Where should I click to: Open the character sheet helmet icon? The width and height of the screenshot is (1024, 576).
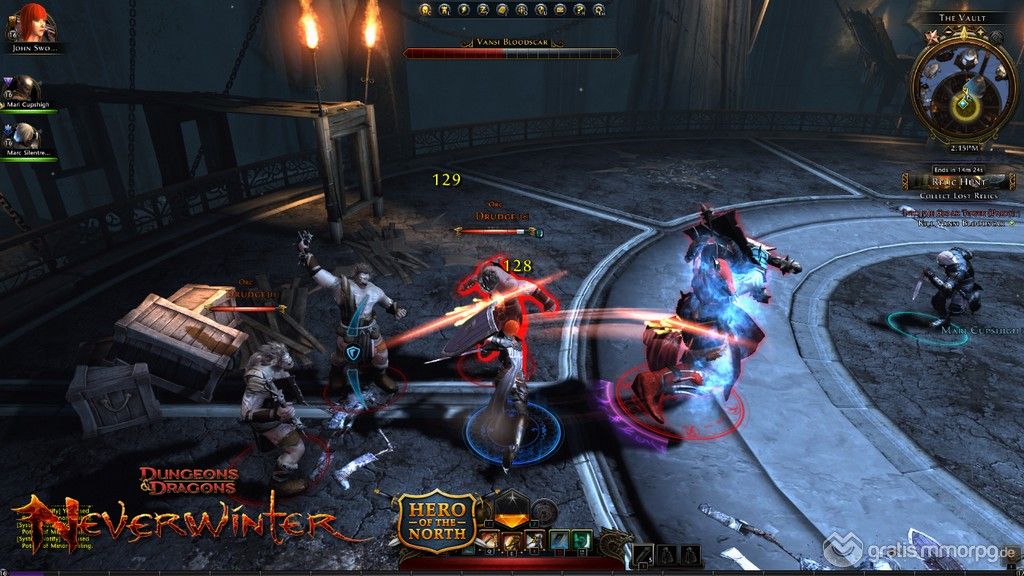[x=425, y=9]
